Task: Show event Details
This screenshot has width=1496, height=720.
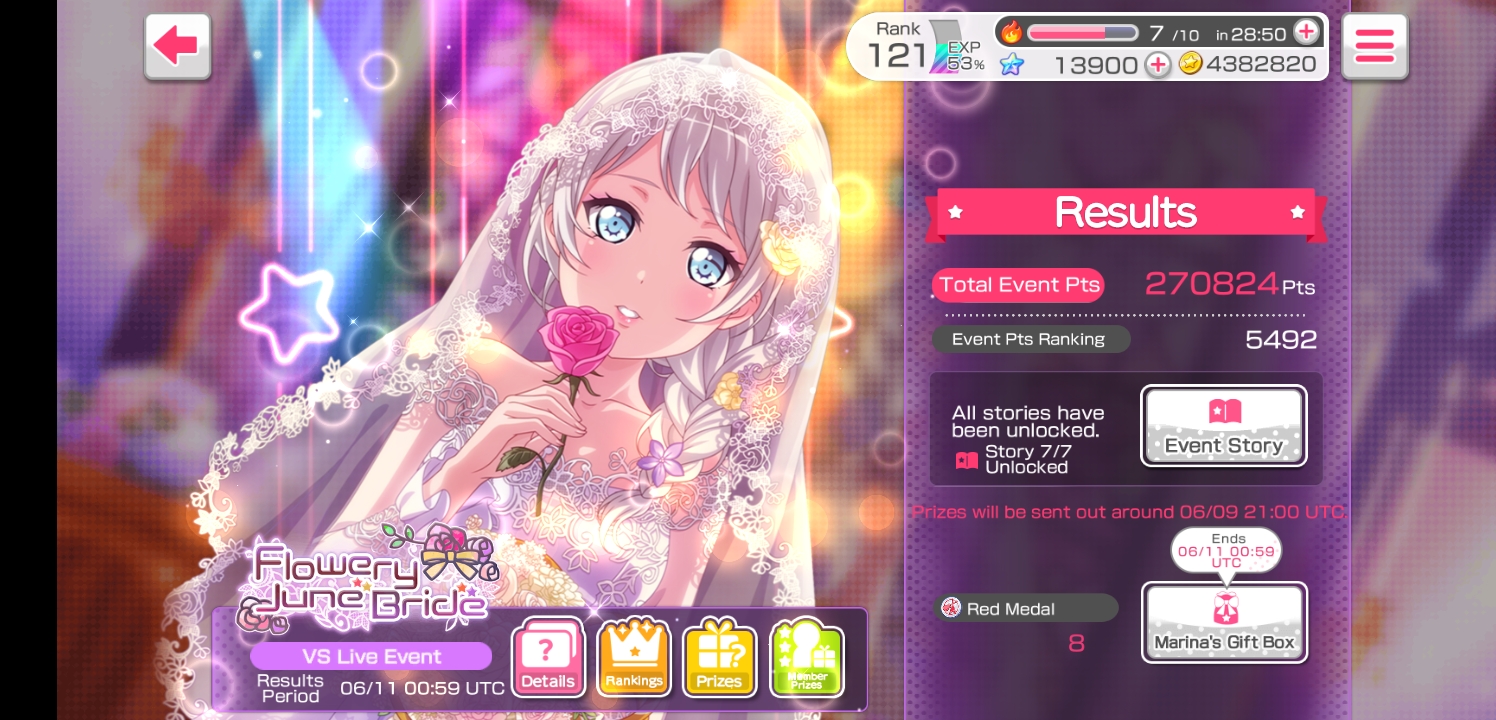Action: point(547,658)
